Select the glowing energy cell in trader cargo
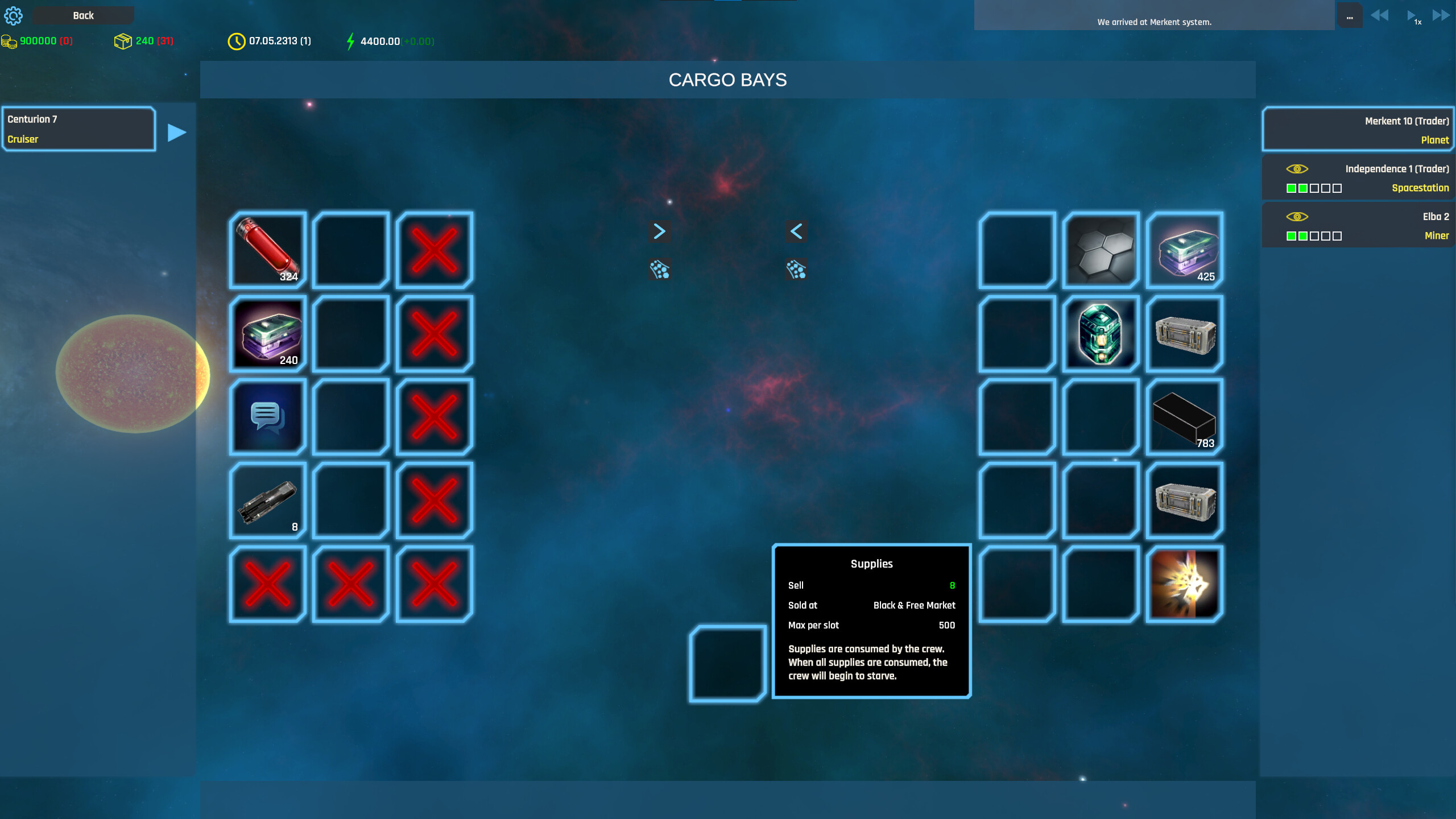Image resolution: width=1456 pixels, height=819 pixels. coord(1100,334)
